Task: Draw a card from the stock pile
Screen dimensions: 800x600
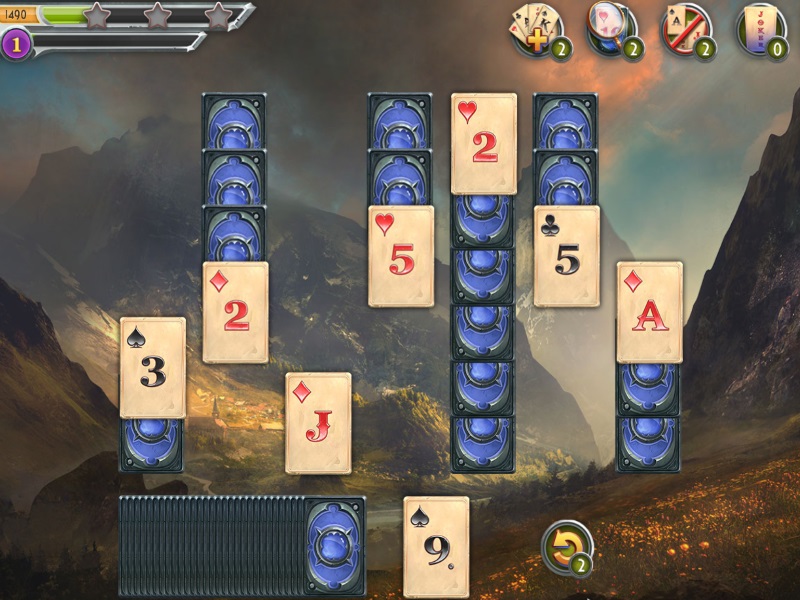Action: tap(334, 546)
